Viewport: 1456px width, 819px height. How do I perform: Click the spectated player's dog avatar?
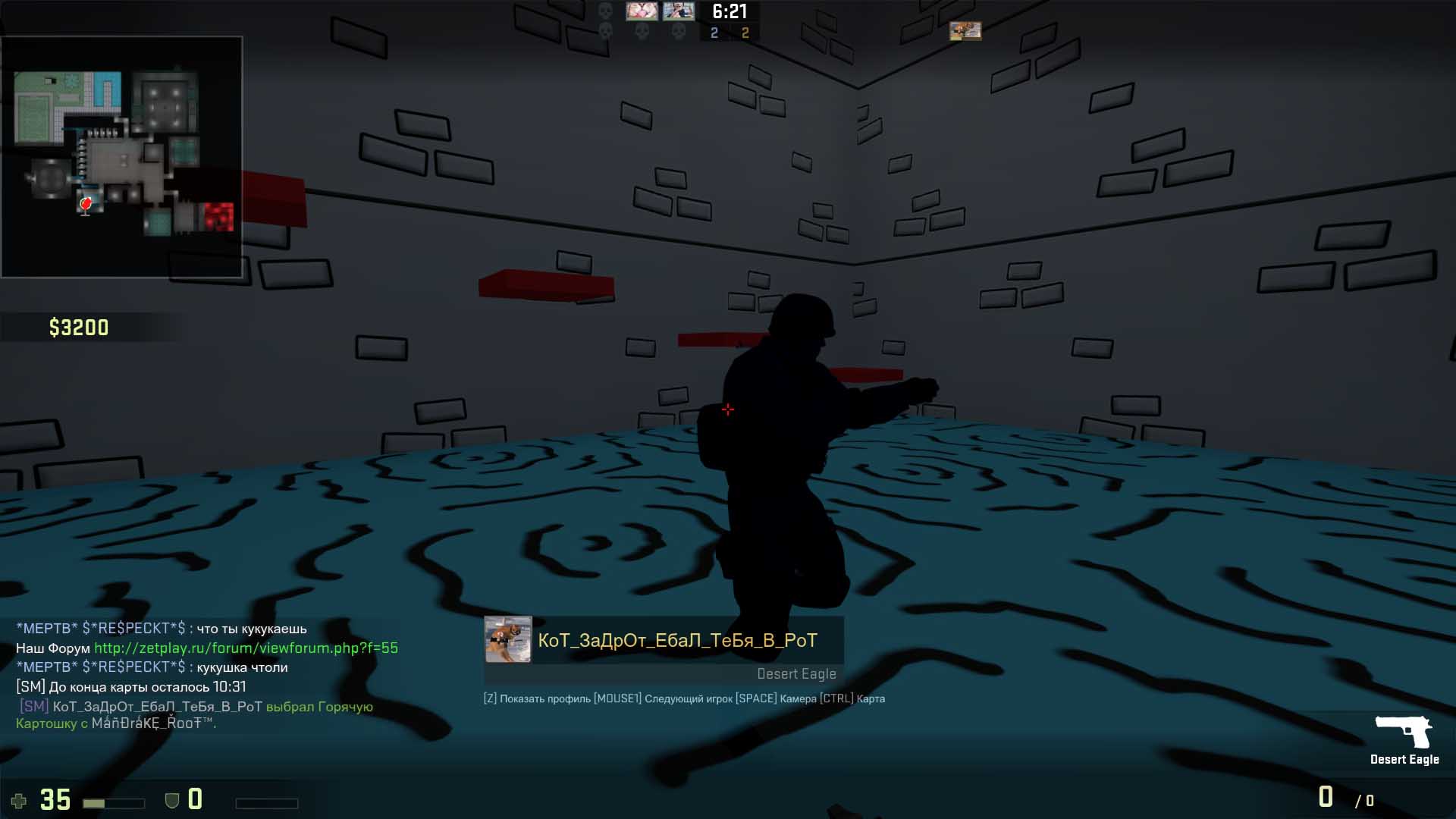click(x=508, y=640)
